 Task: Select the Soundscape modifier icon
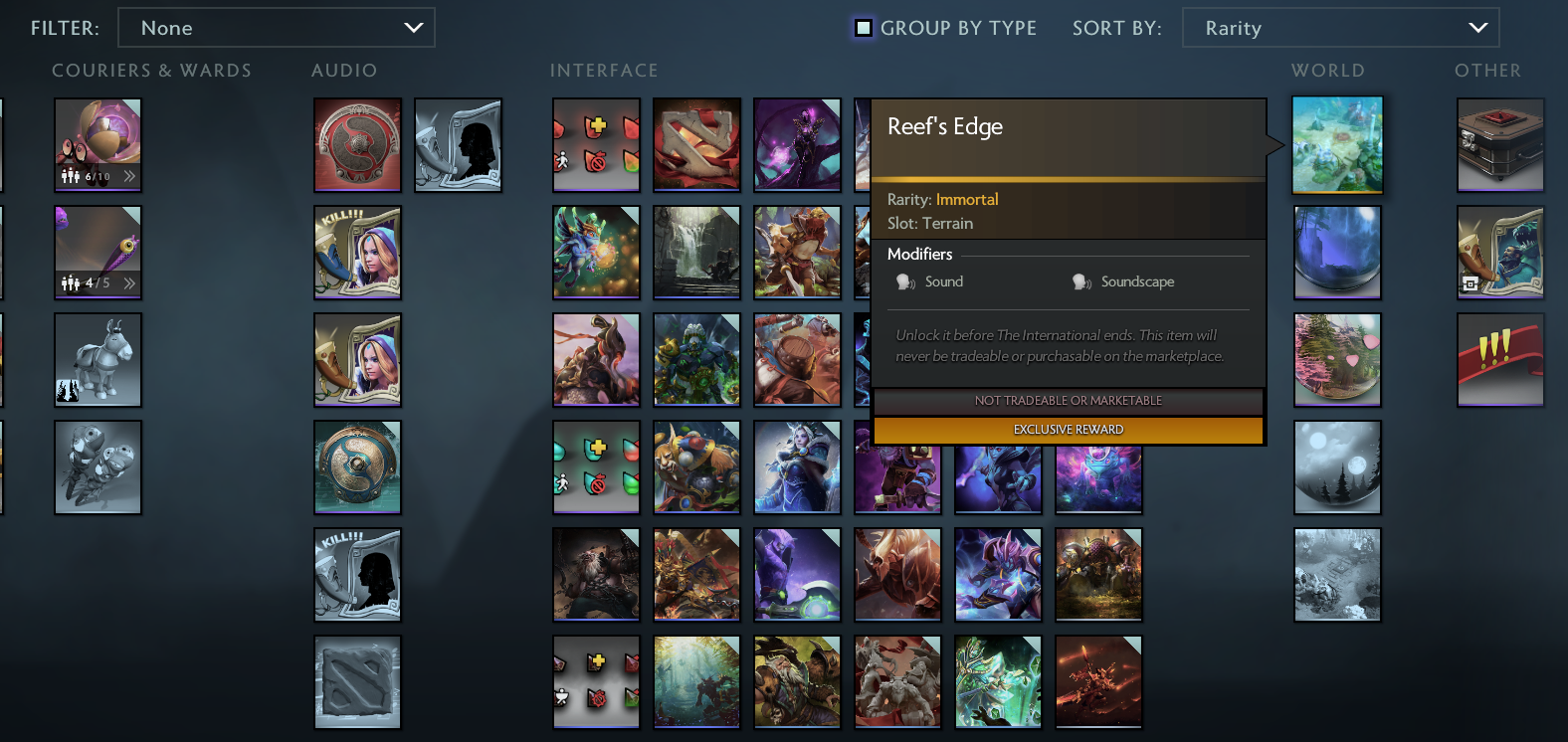[1081, 281]
